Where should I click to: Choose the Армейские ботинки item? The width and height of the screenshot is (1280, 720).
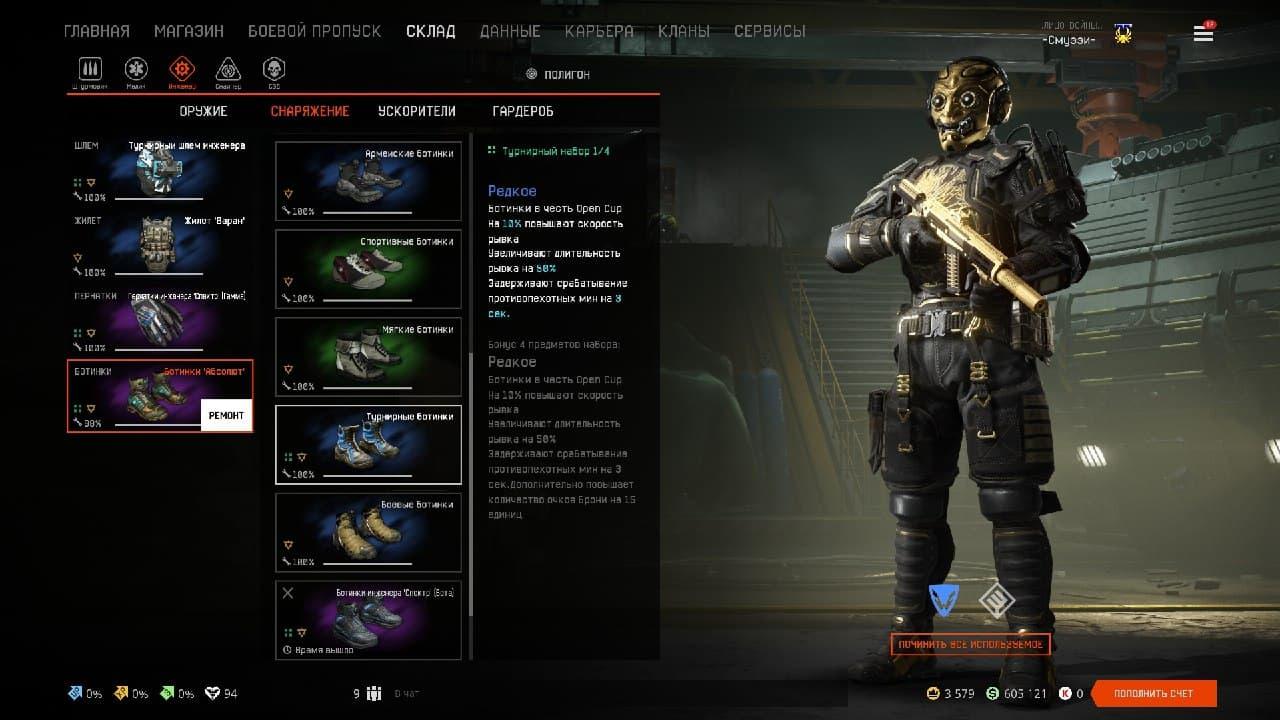pos(368,180)
